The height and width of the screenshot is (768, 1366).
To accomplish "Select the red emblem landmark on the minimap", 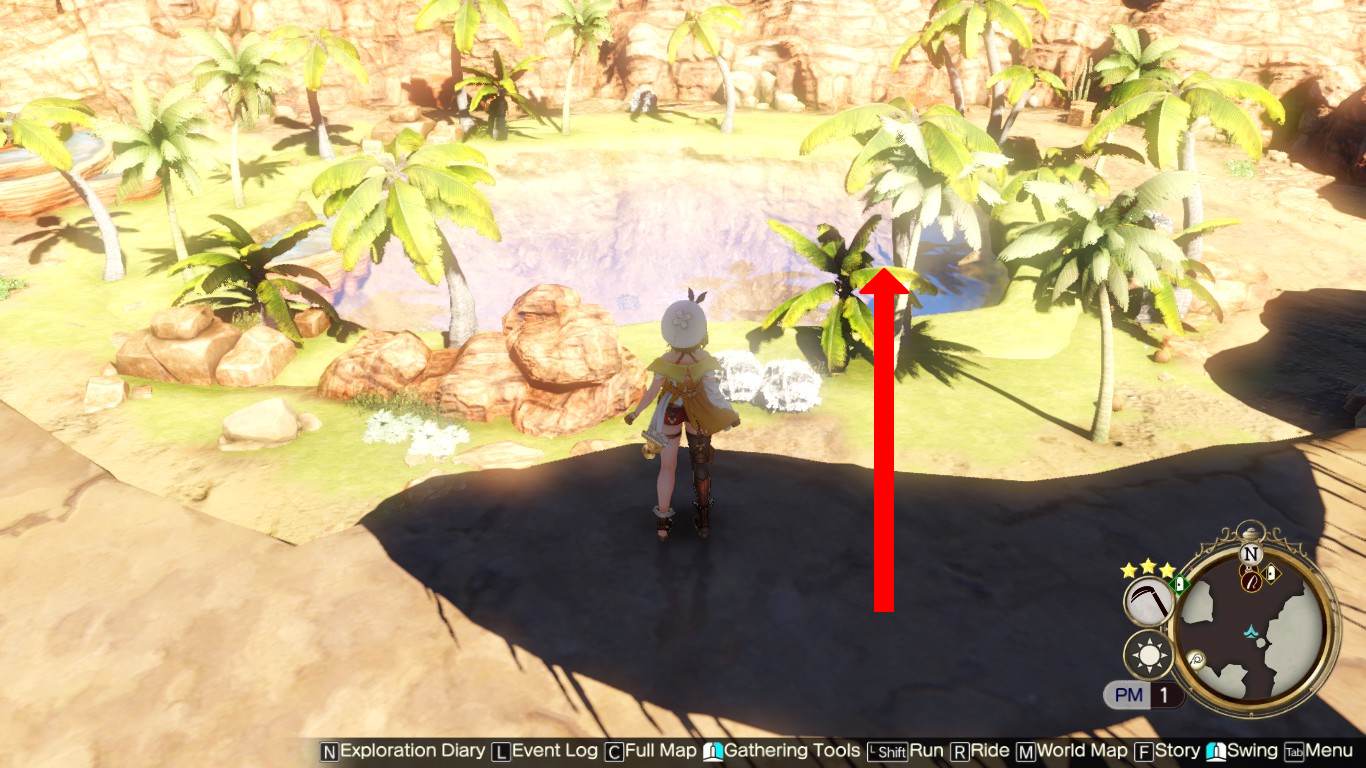I will click(1250, 582).
